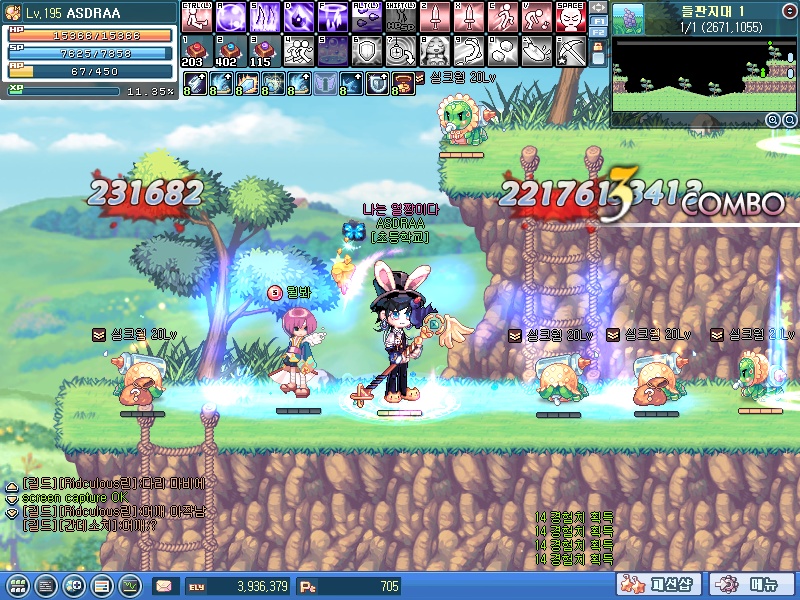Open the 메뉴 (Menu) button
Image resolution: width=800 pixels, height=600 pixels.
[742, 585]
